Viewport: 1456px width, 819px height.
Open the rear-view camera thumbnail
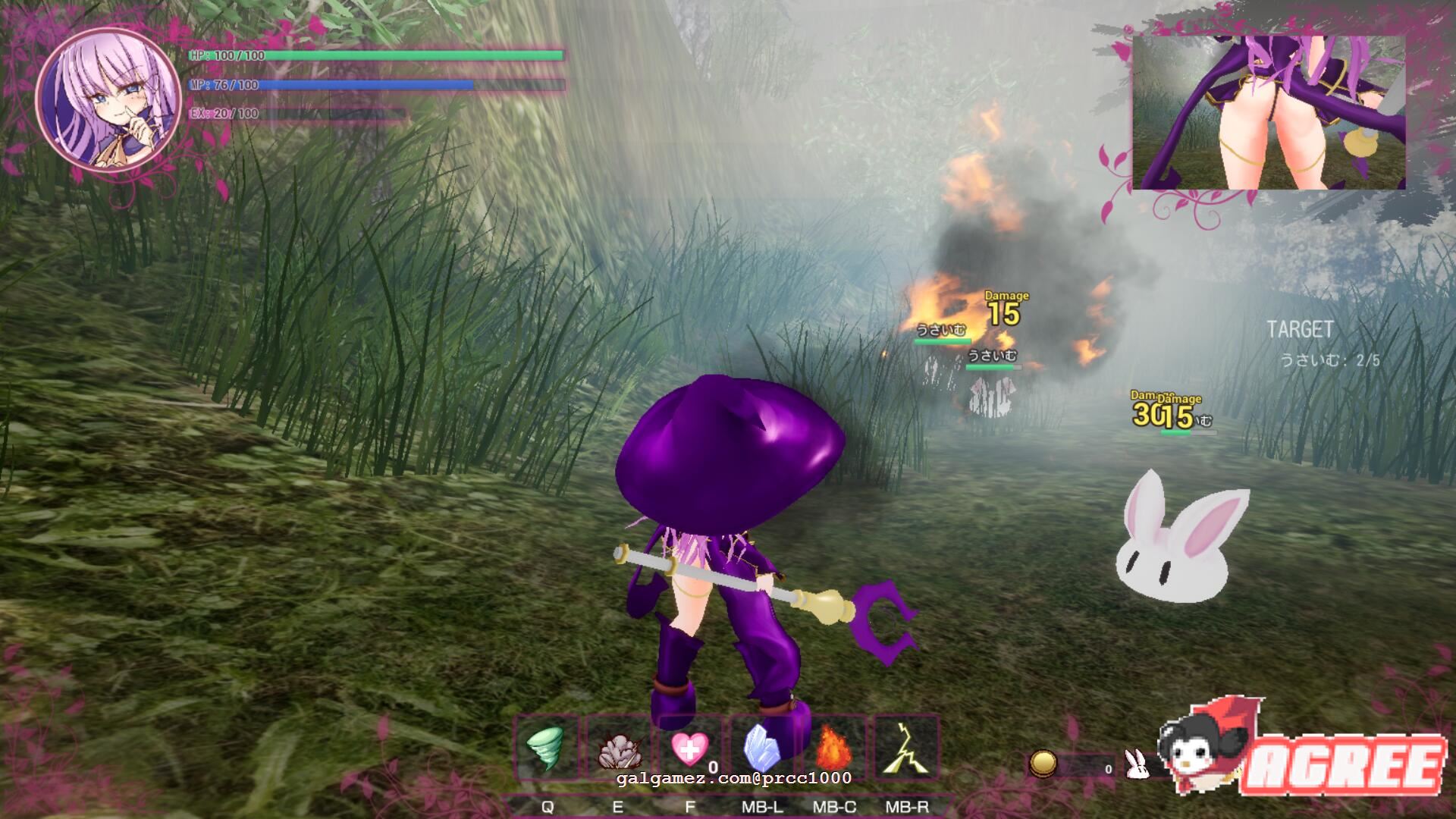(x=1268, y=112)
